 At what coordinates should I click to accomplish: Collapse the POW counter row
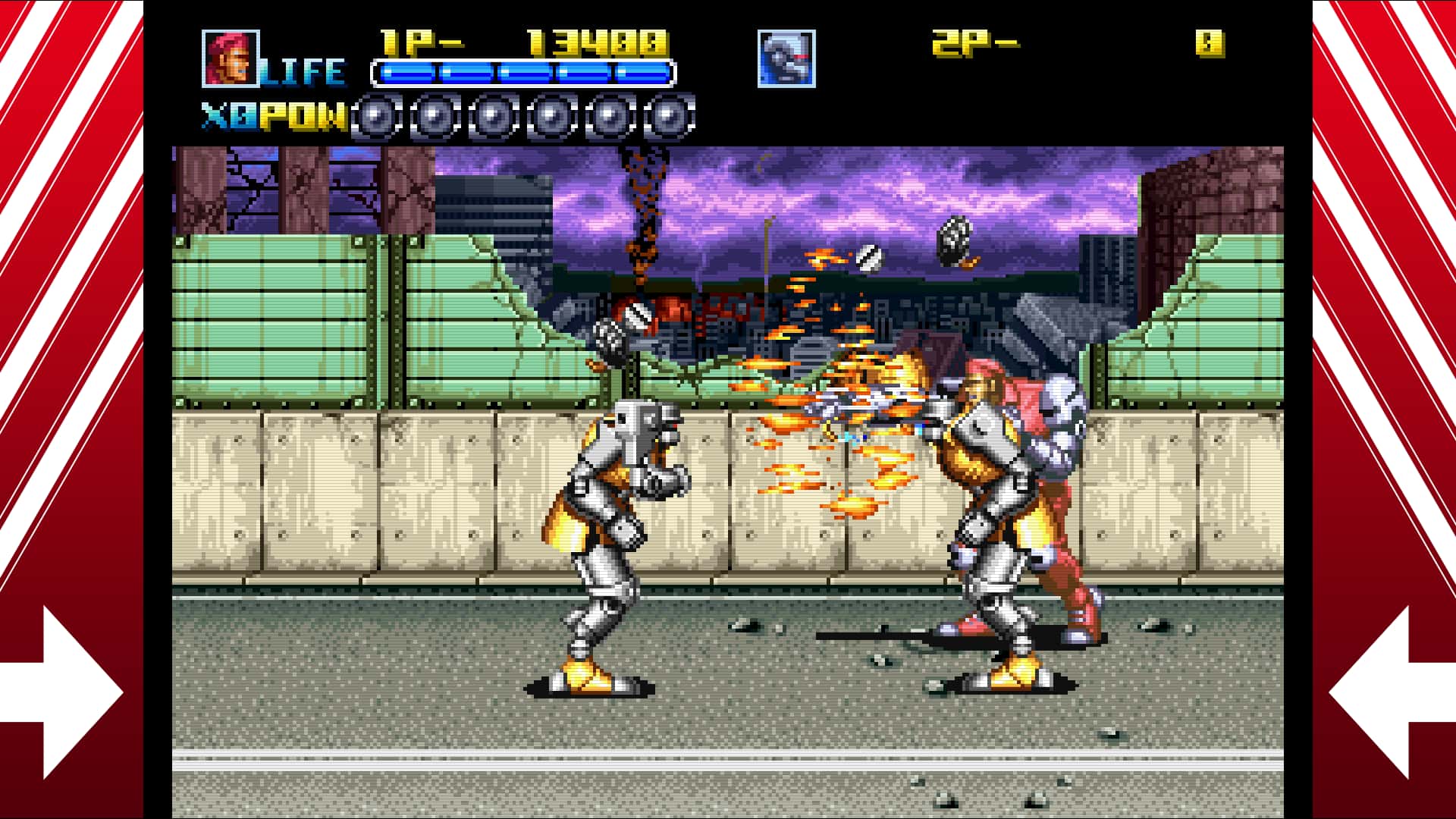[x=522, y=118]
